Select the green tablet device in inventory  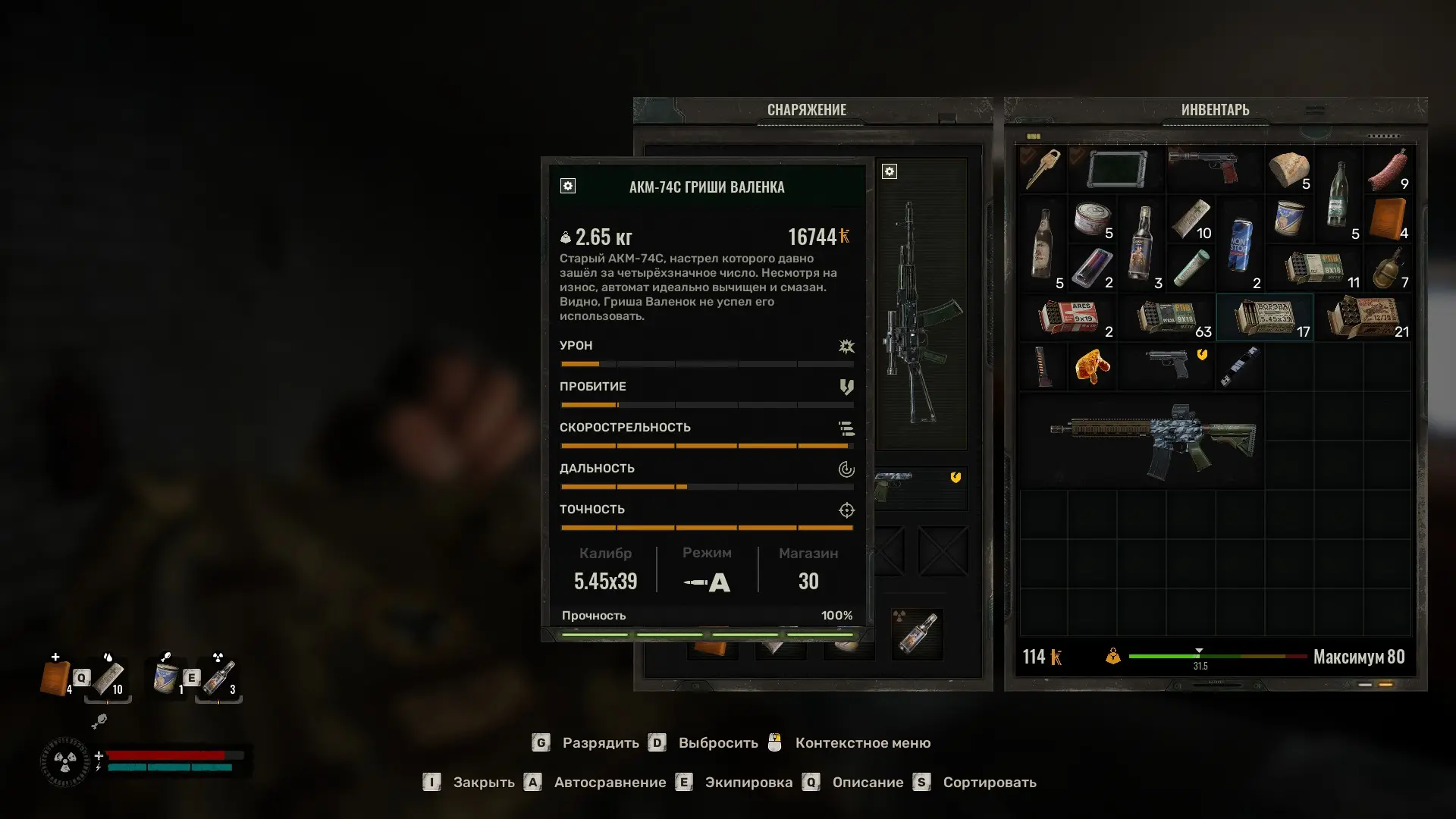pyautogui.click(x=1116, y=169)
